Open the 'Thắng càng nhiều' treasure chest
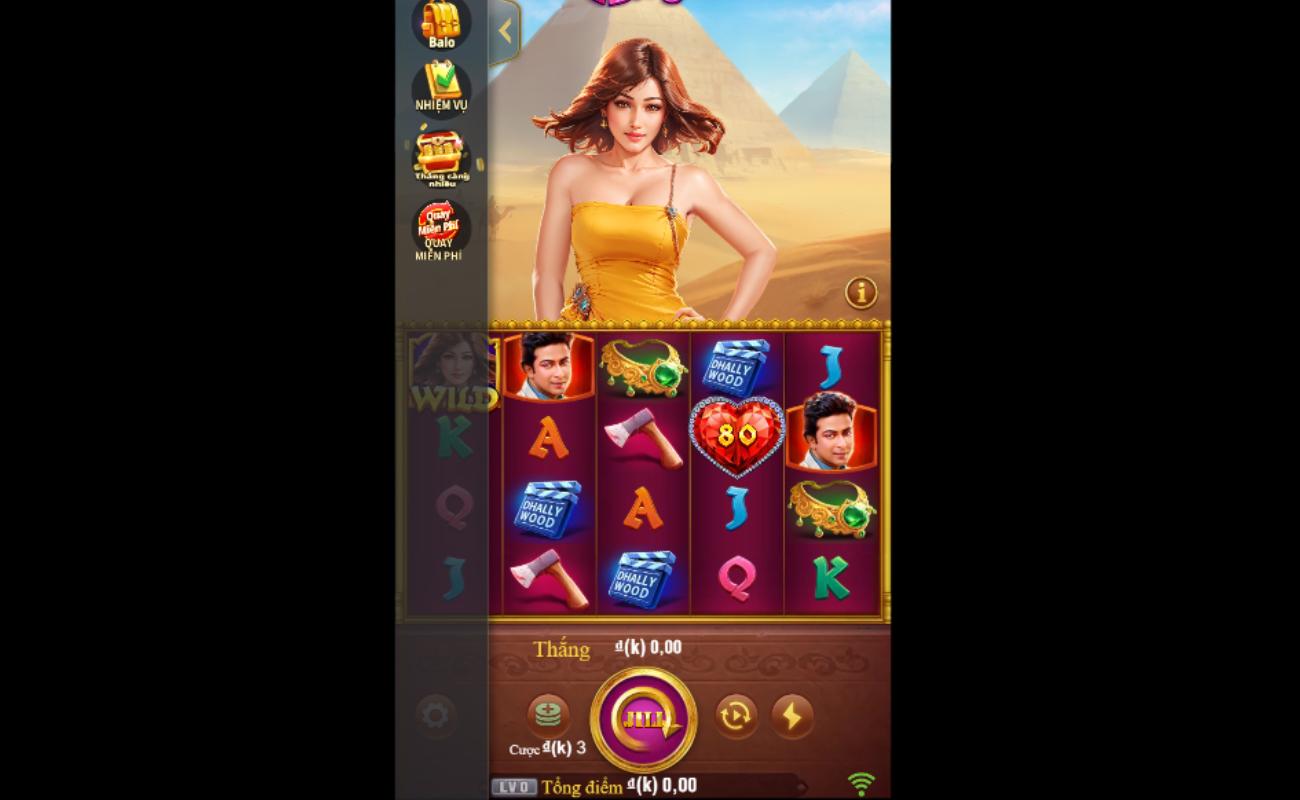Image resolution: width=1300 pixels, height=800 pixels. pyautogui.click(x=441, y=152)
